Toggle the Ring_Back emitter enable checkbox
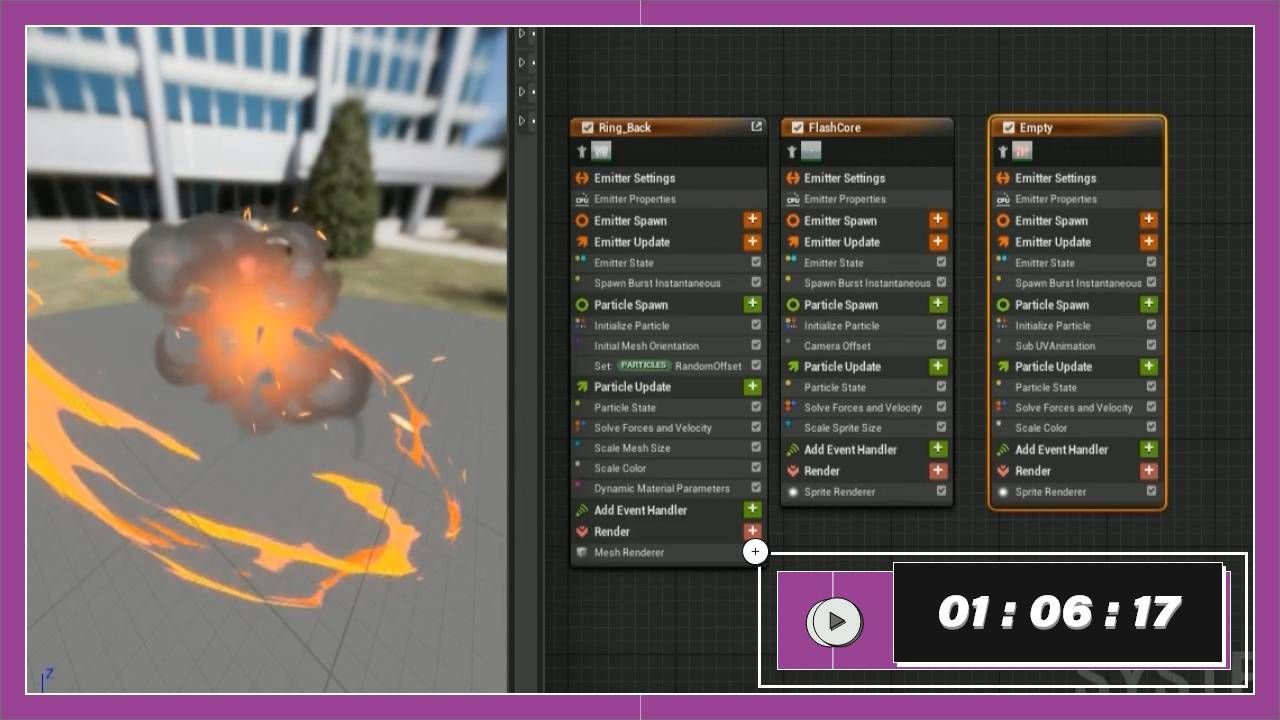 point(587,127)
